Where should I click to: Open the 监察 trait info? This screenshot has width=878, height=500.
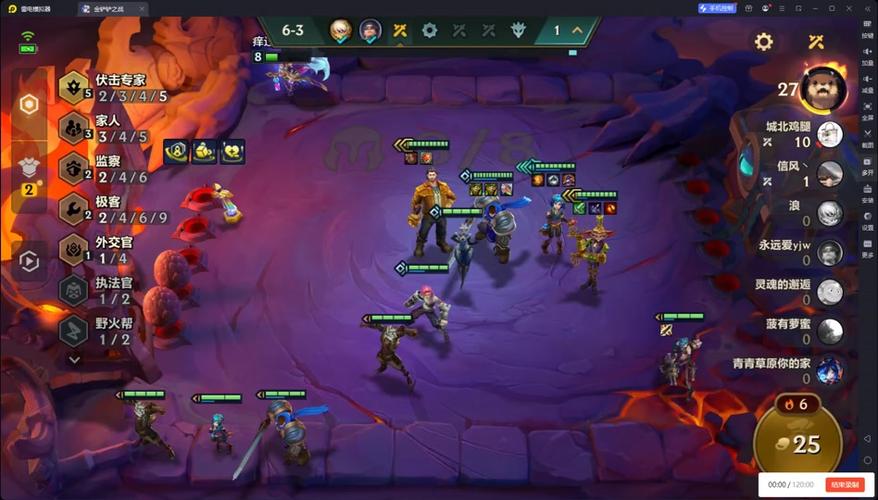(x=110, y=169)
